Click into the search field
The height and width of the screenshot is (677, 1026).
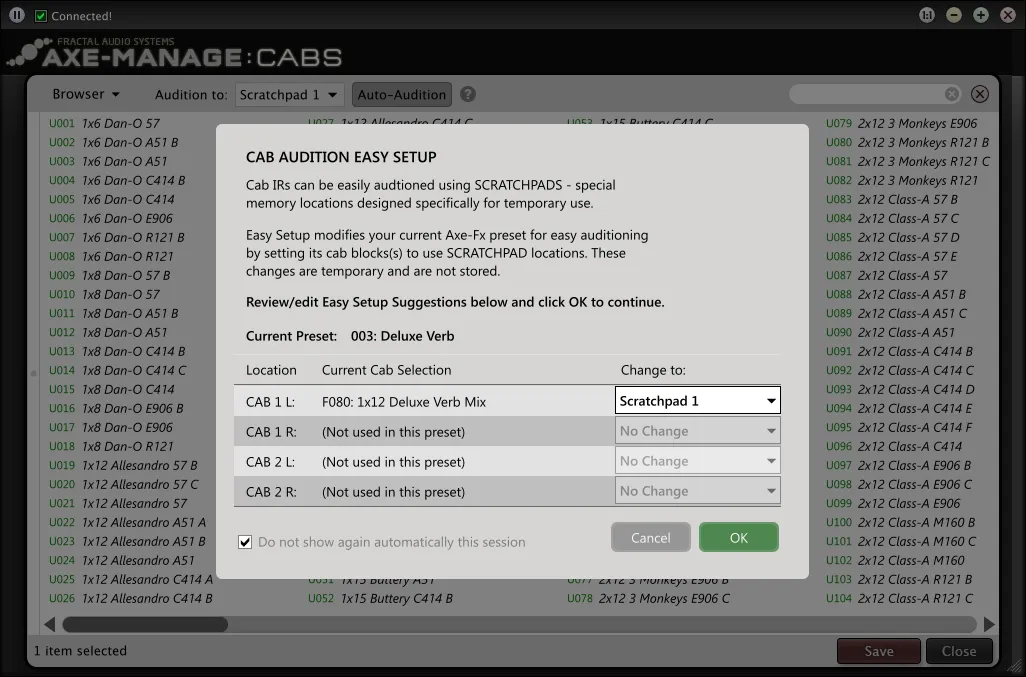tap(868, 94)
